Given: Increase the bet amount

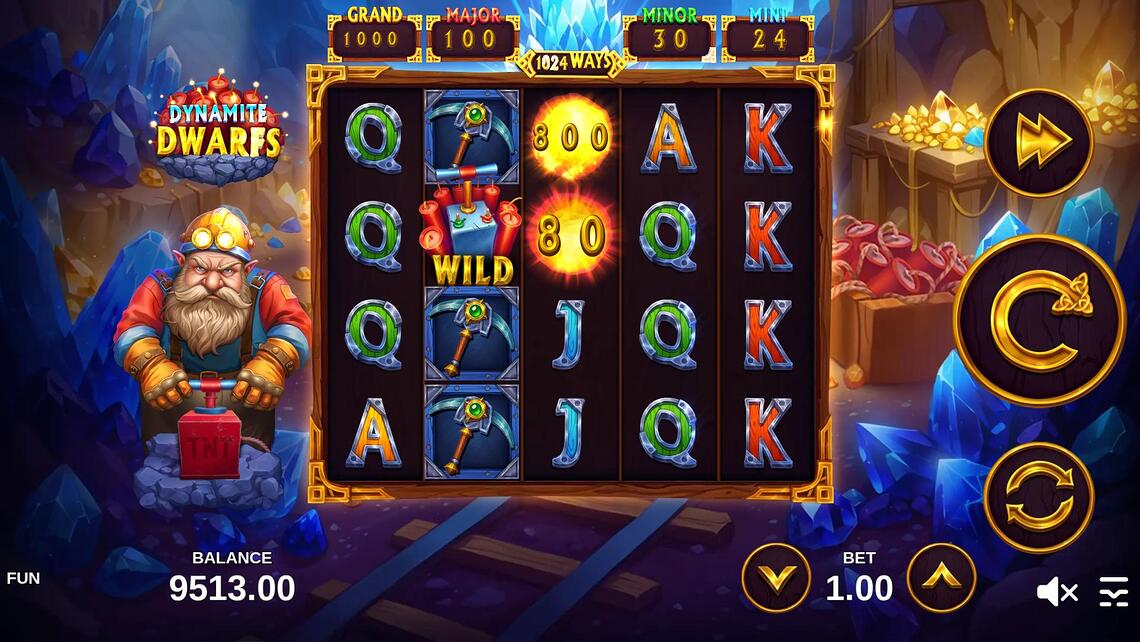Looking at the screenshot, I should [941, 578].
